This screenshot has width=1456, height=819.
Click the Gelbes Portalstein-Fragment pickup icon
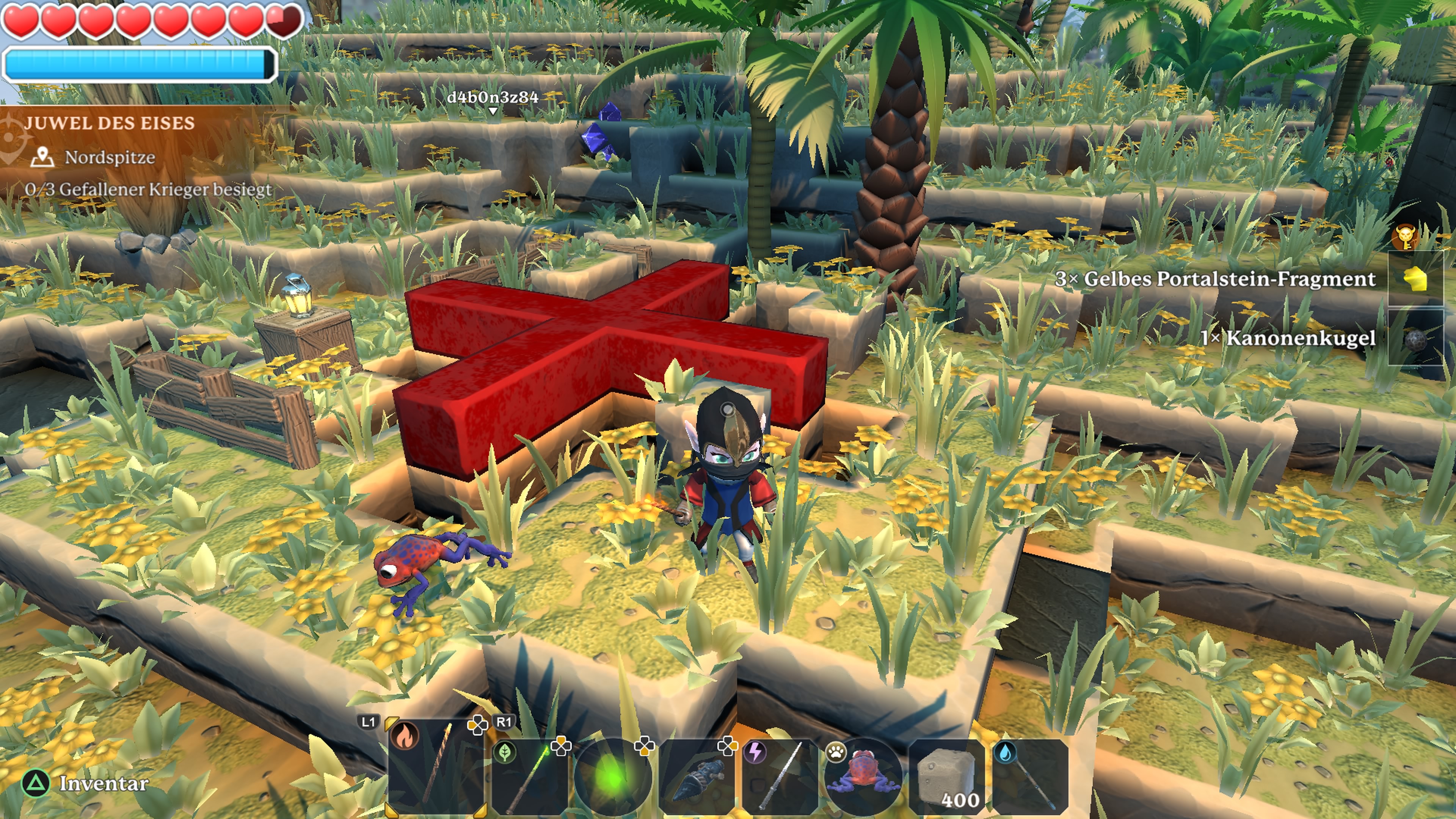point(1416,279)
